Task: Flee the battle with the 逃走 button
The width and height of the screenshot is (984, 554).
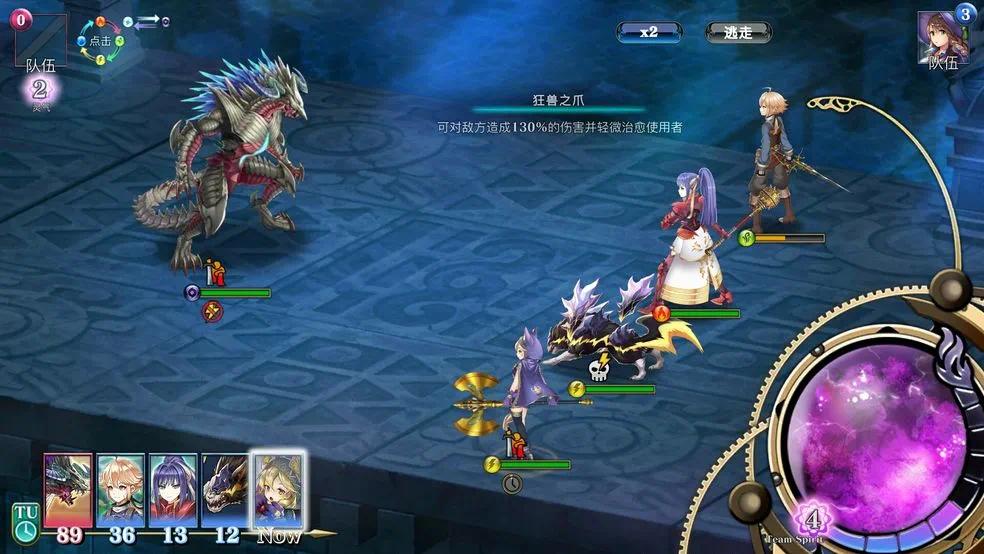Action: click(737, 32)
